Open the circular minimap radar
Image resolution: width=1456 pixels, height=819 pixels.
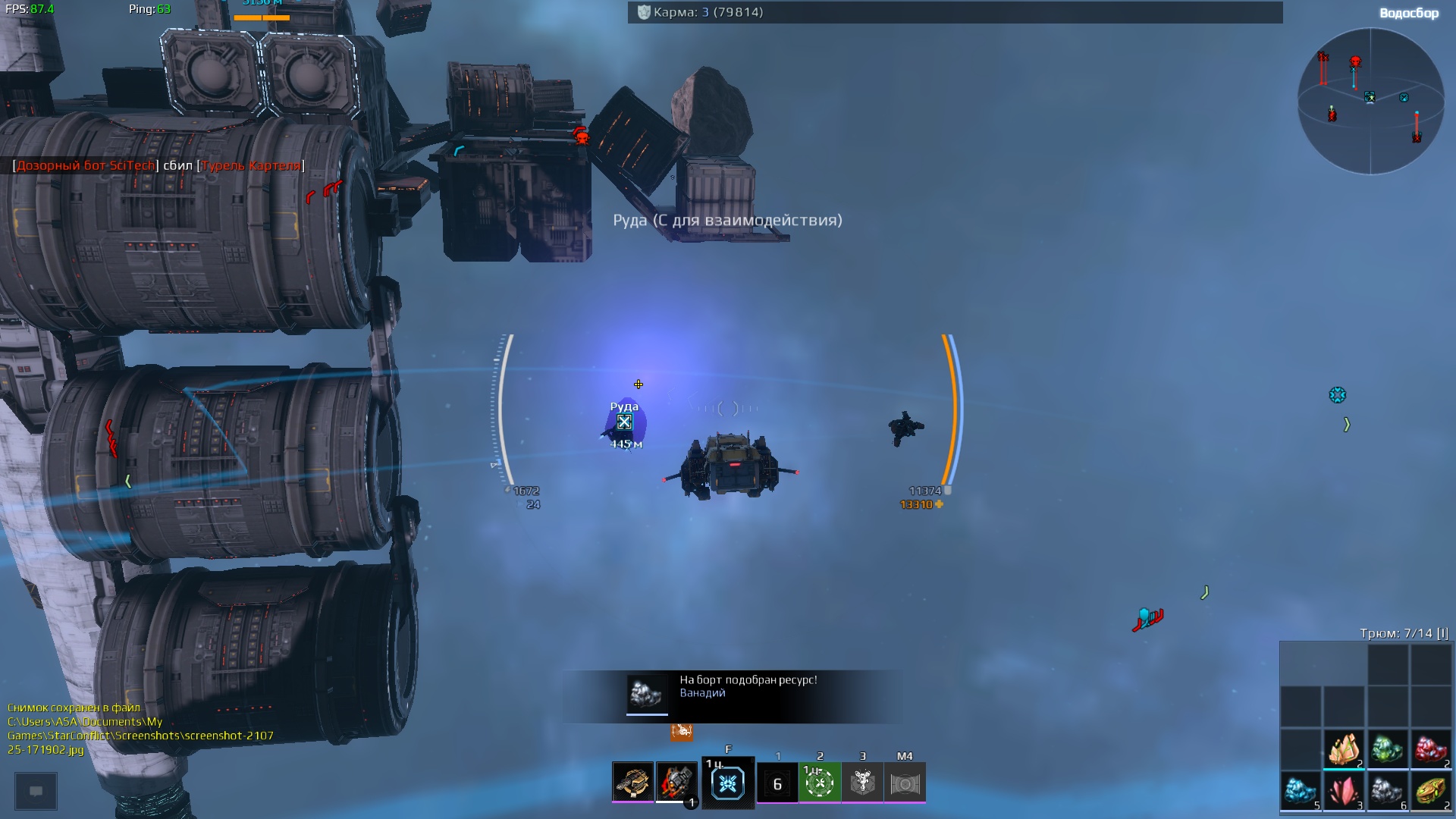1370,100
